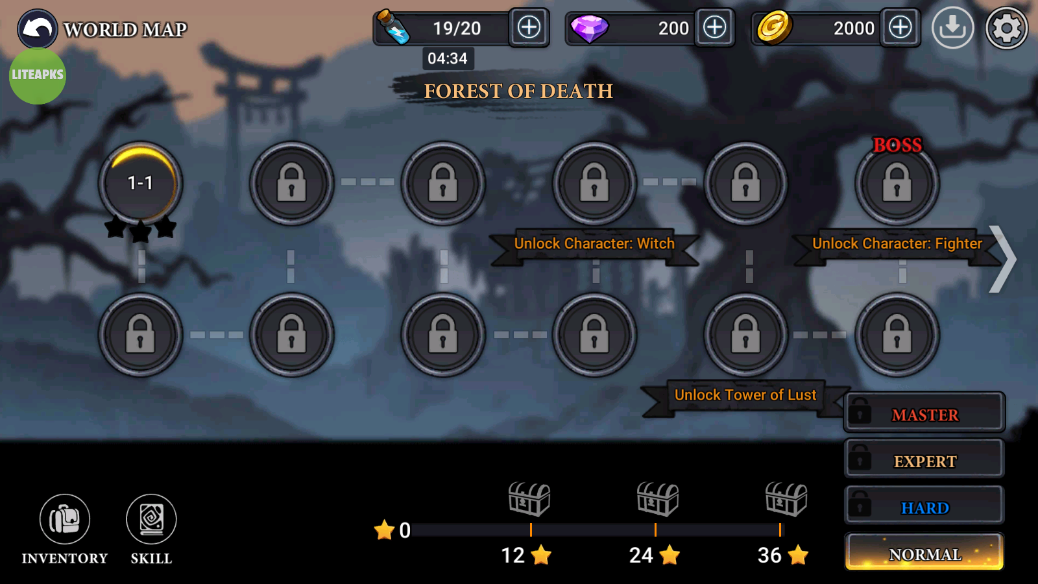
Task: Choose Master difficulty
Action: pos(924,414)
